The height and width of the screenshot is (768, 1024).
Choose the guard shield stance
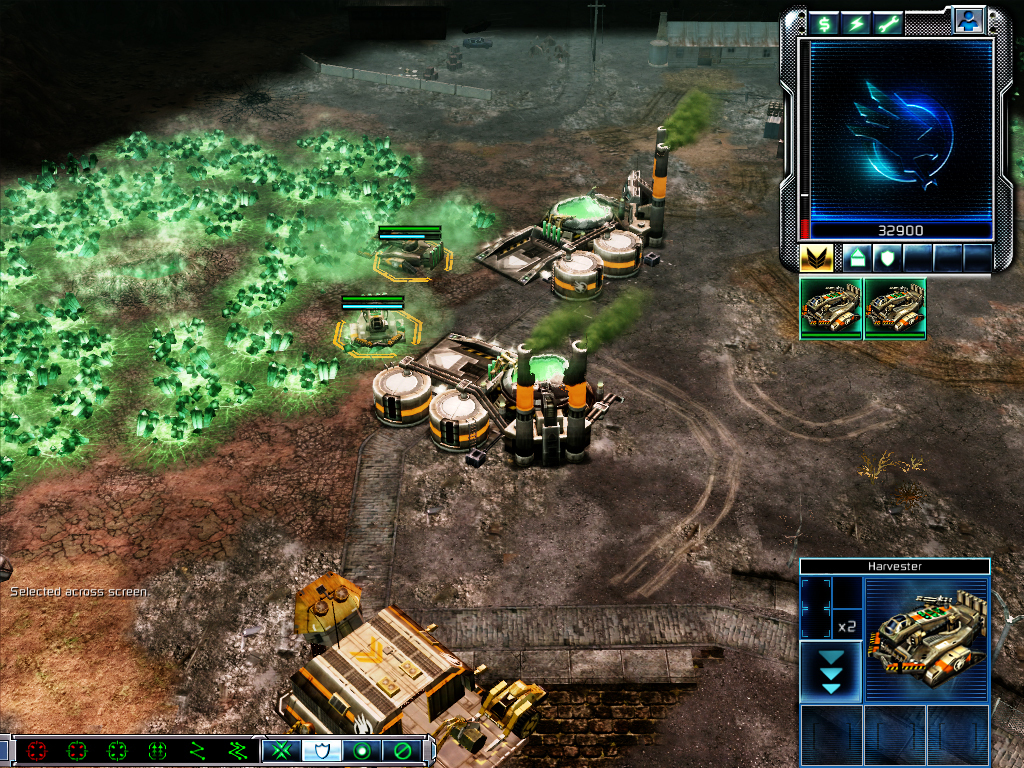click(x=322, y=750)
